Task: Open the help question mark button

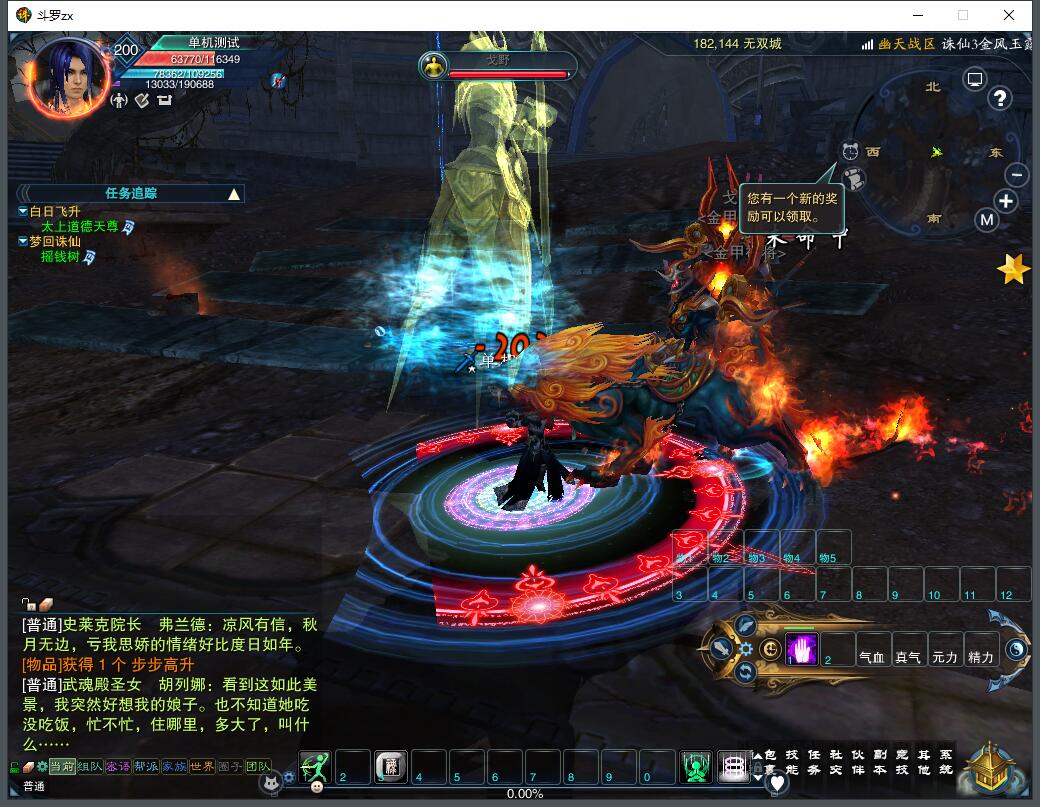Action: tap(999, 98)
